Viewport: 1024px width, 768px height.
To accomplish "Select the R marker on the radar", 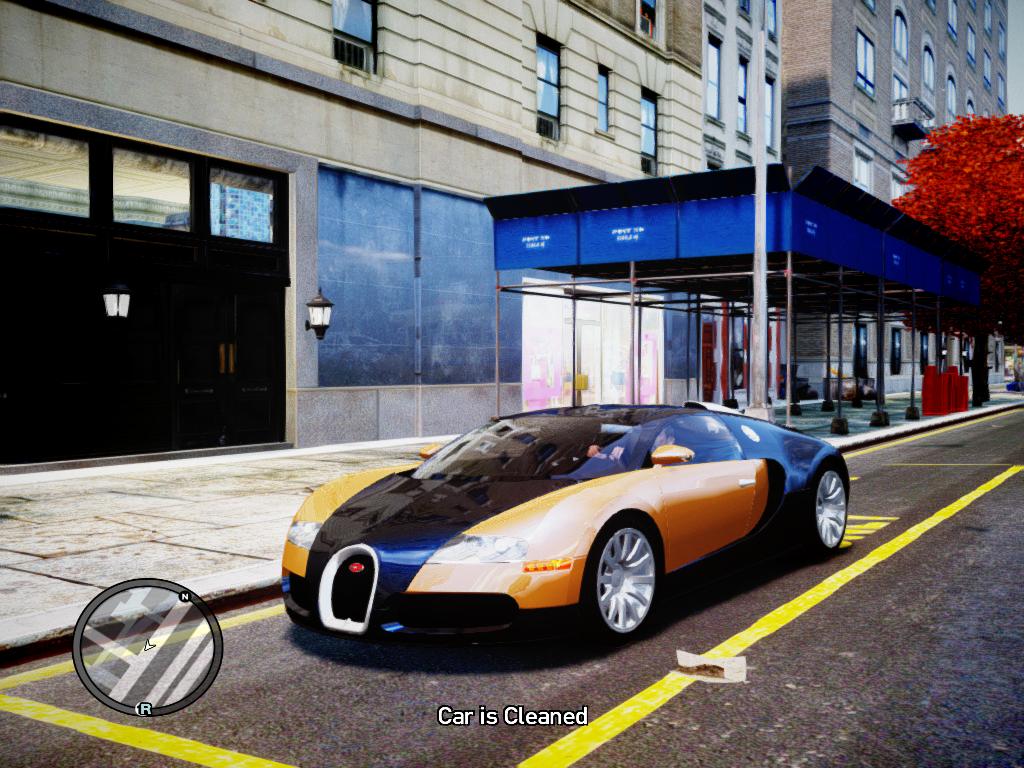I will point(145,709).
